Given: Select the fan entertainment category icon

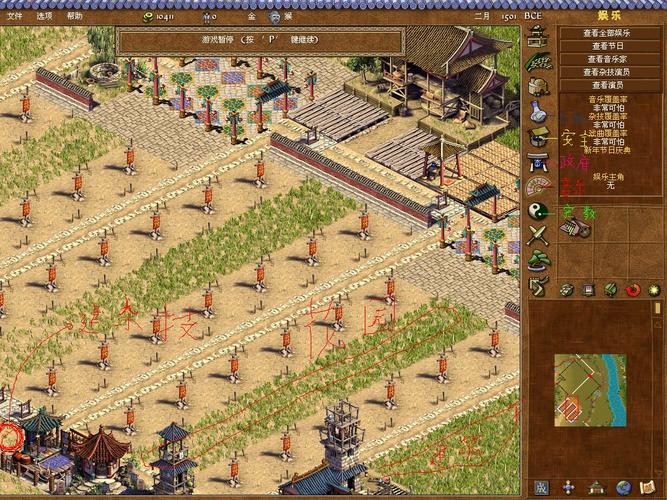Looking at the screenshot, I should coord(538,186).
